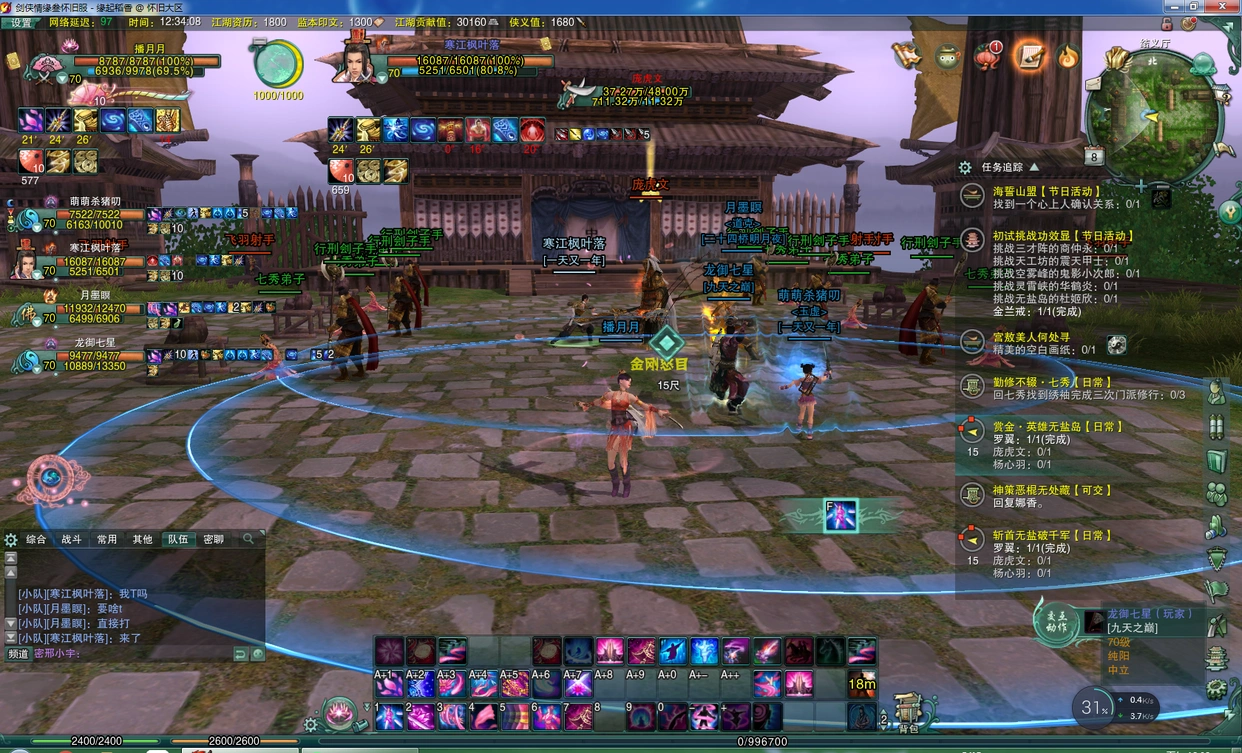Open the glowing paper-and-brush icon
This screenshot has height=753, width=1242.
click(1028, 56)
